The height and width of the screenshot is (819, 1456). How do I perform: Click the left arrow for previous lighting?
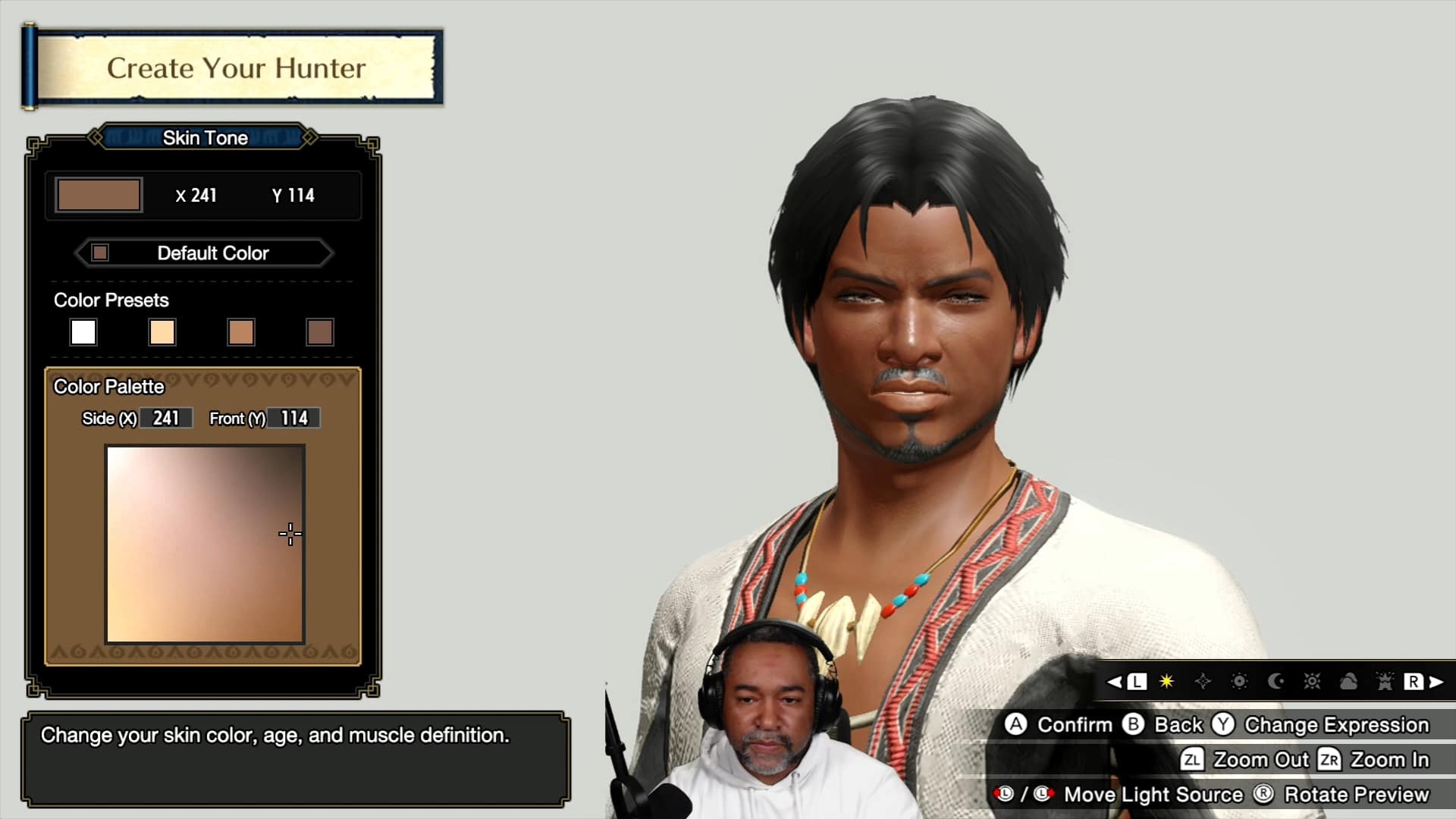point(1115,682)
